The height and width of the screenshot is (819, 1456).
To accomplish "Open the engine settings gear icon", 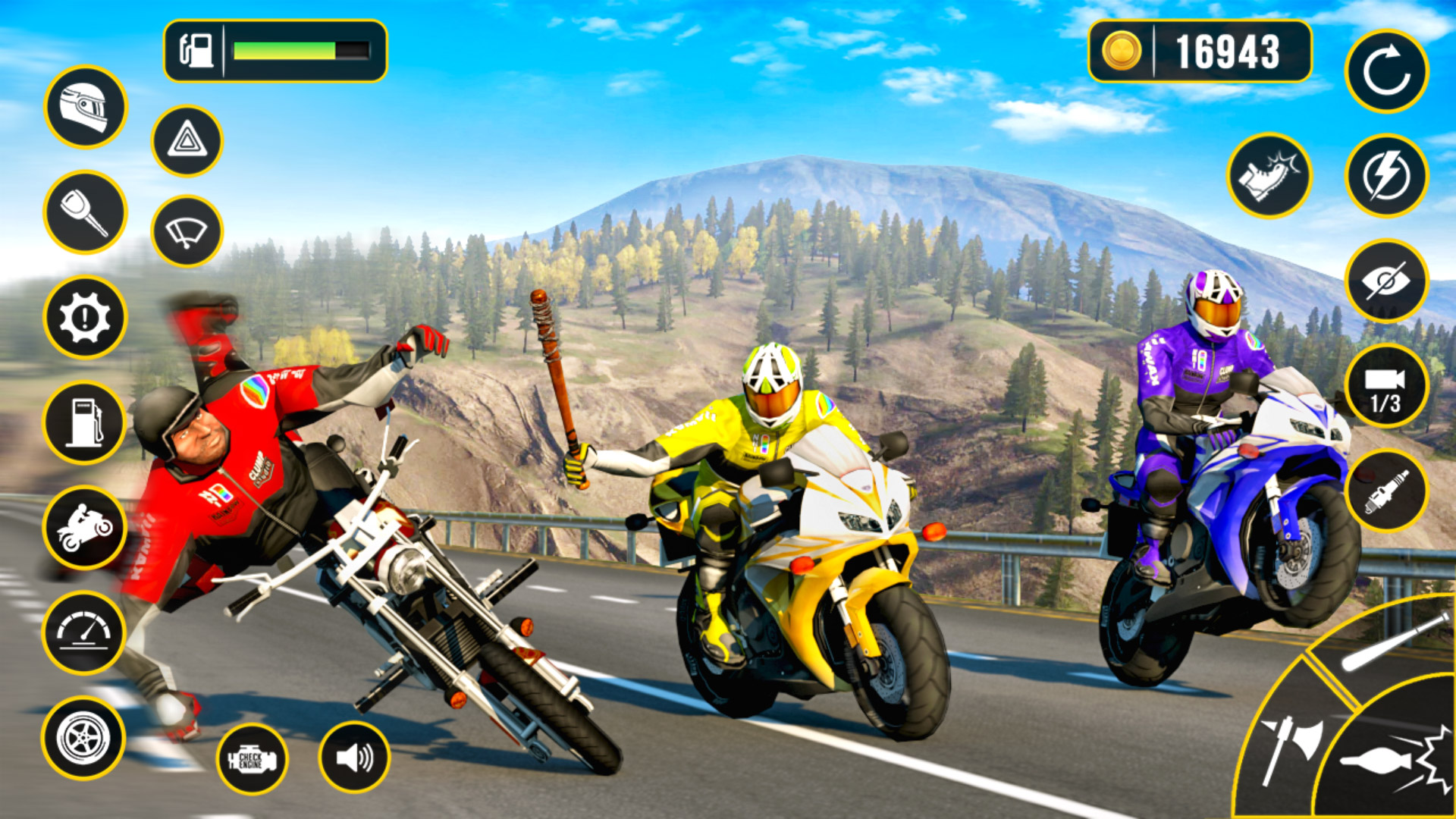I will (x=86, y=317).
